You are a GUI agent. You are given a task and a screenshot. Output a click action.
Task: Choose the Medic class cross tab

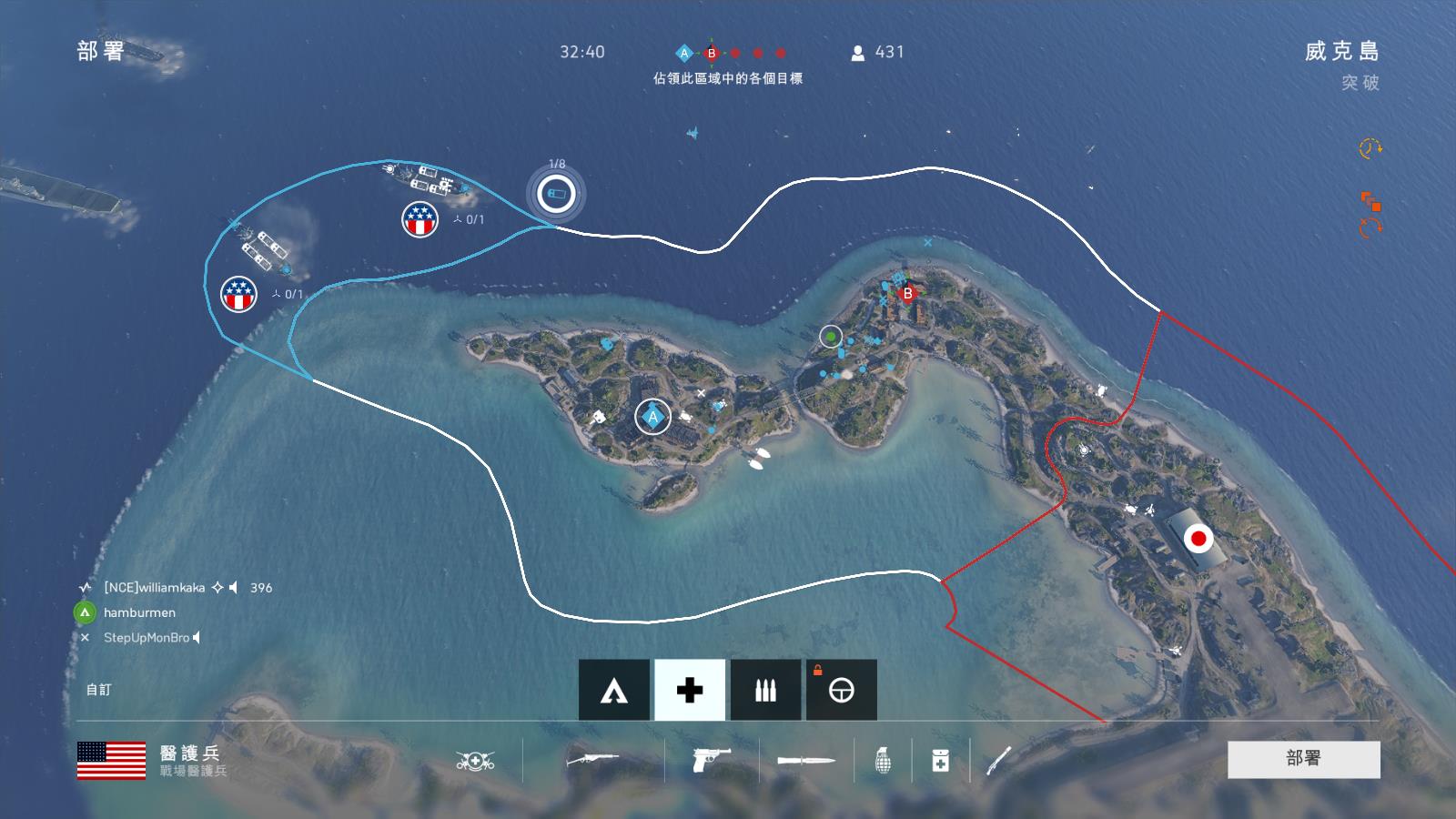(x=690, y=690)
